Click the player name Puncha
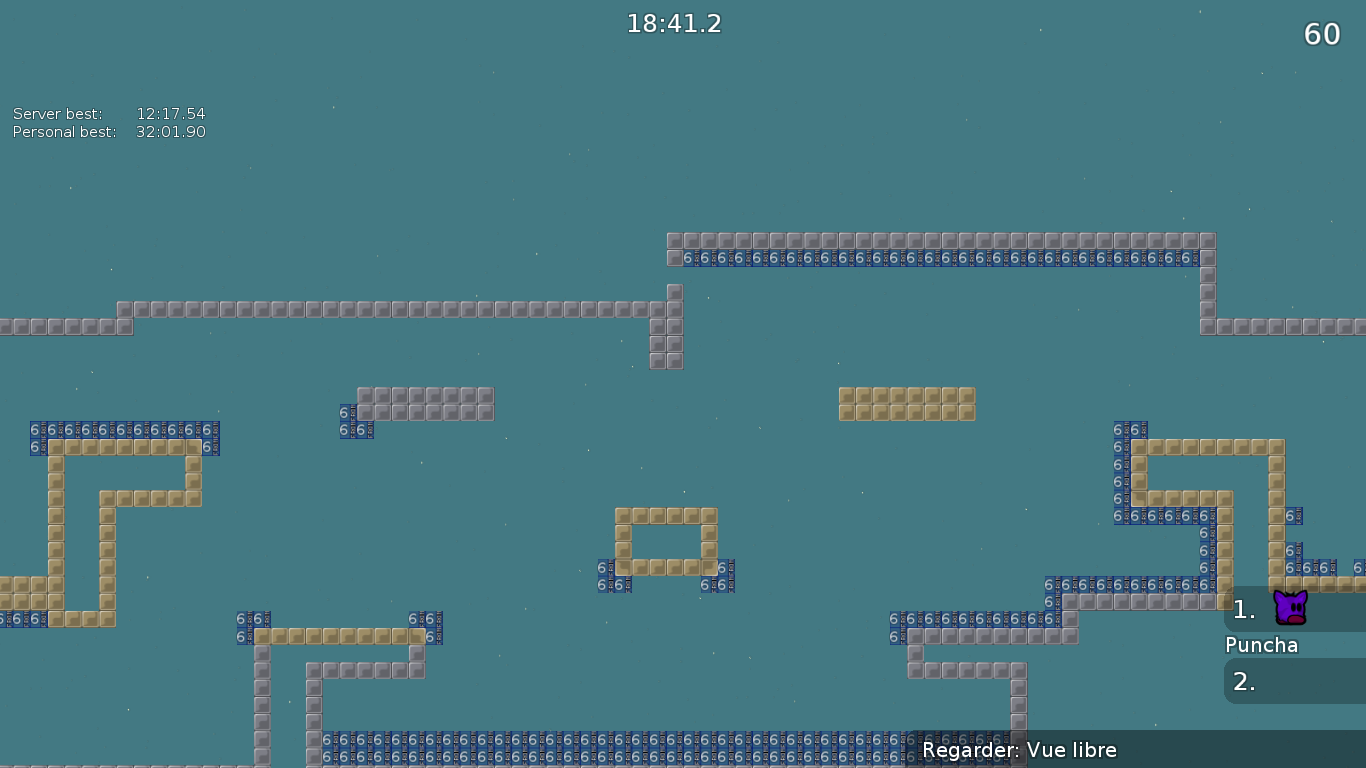The height and width of the screenshot is (768, 1366). click(x=1261, y=645)
